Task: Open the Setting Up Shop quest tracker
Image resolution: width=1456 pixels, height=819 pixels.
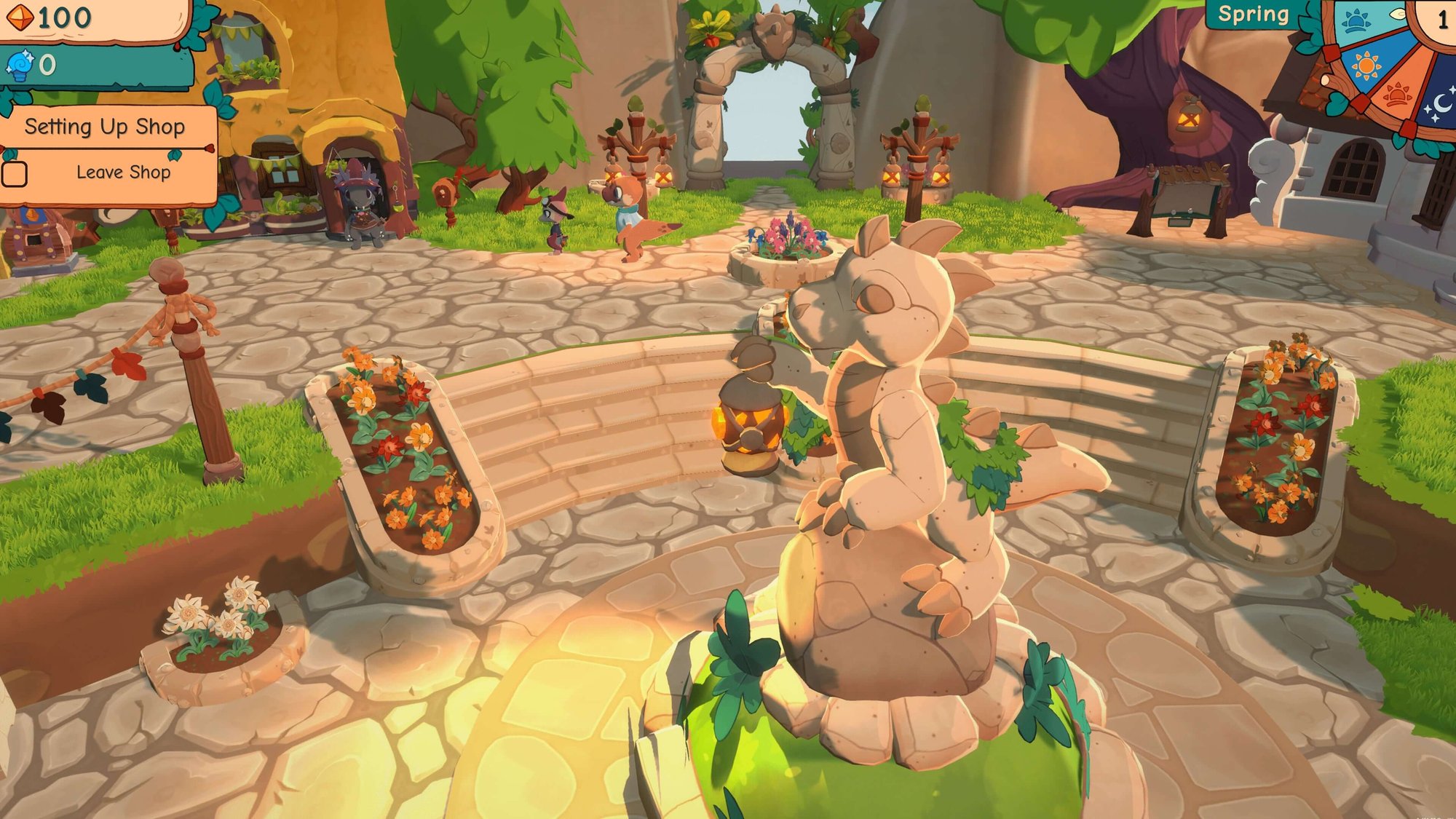Action: [105, 127]
